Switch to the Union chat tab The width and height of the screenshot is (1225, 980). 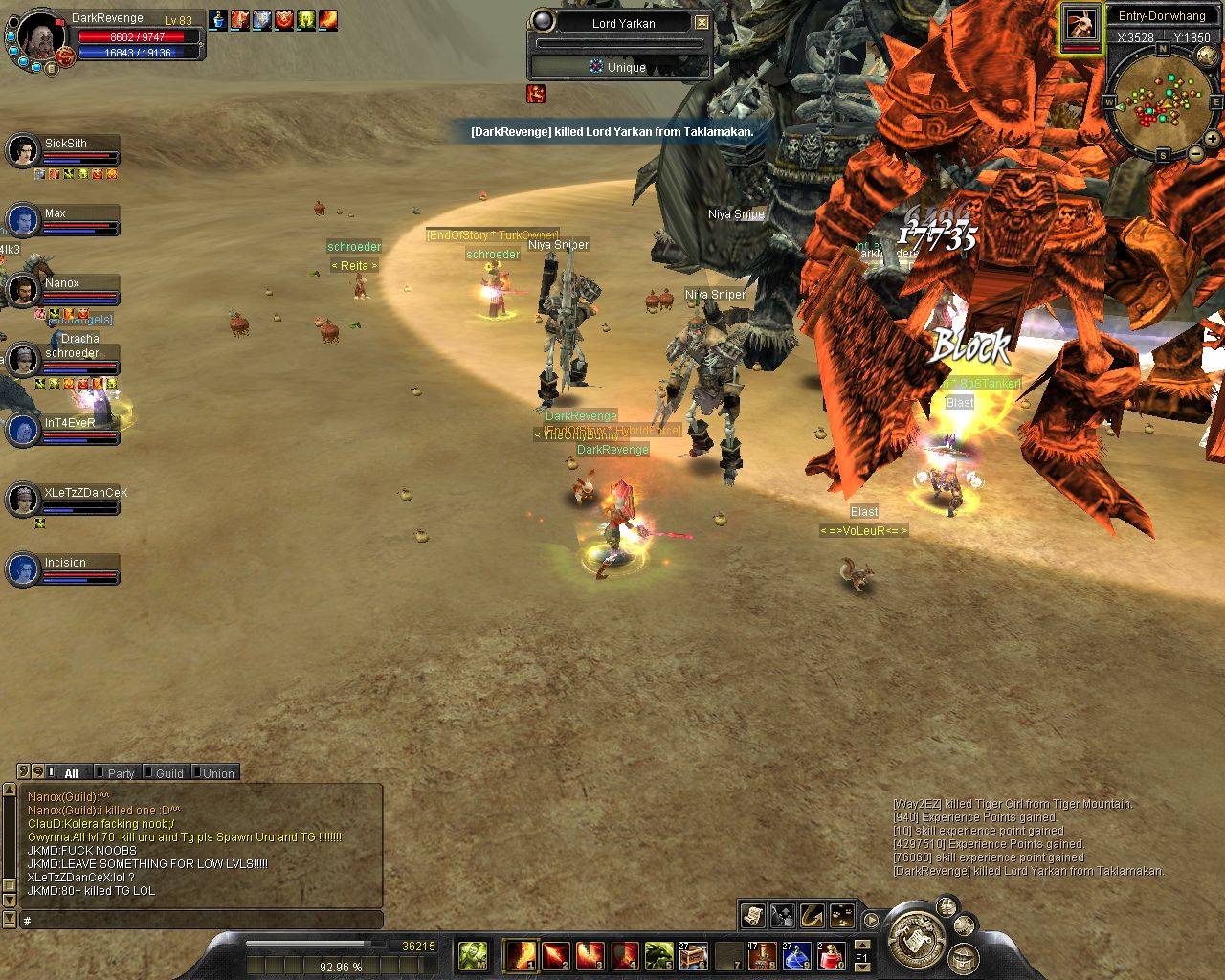[x=218, y=773]
